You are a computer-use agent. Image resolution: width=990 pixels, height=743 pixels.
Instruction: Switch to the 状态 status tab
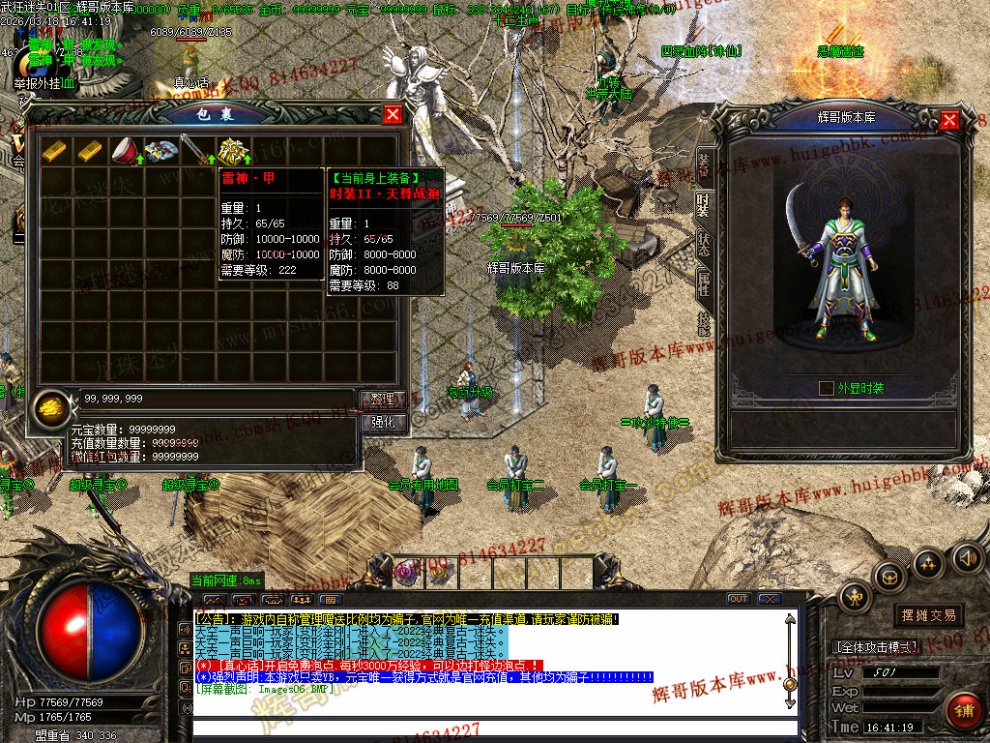[705, 246]
